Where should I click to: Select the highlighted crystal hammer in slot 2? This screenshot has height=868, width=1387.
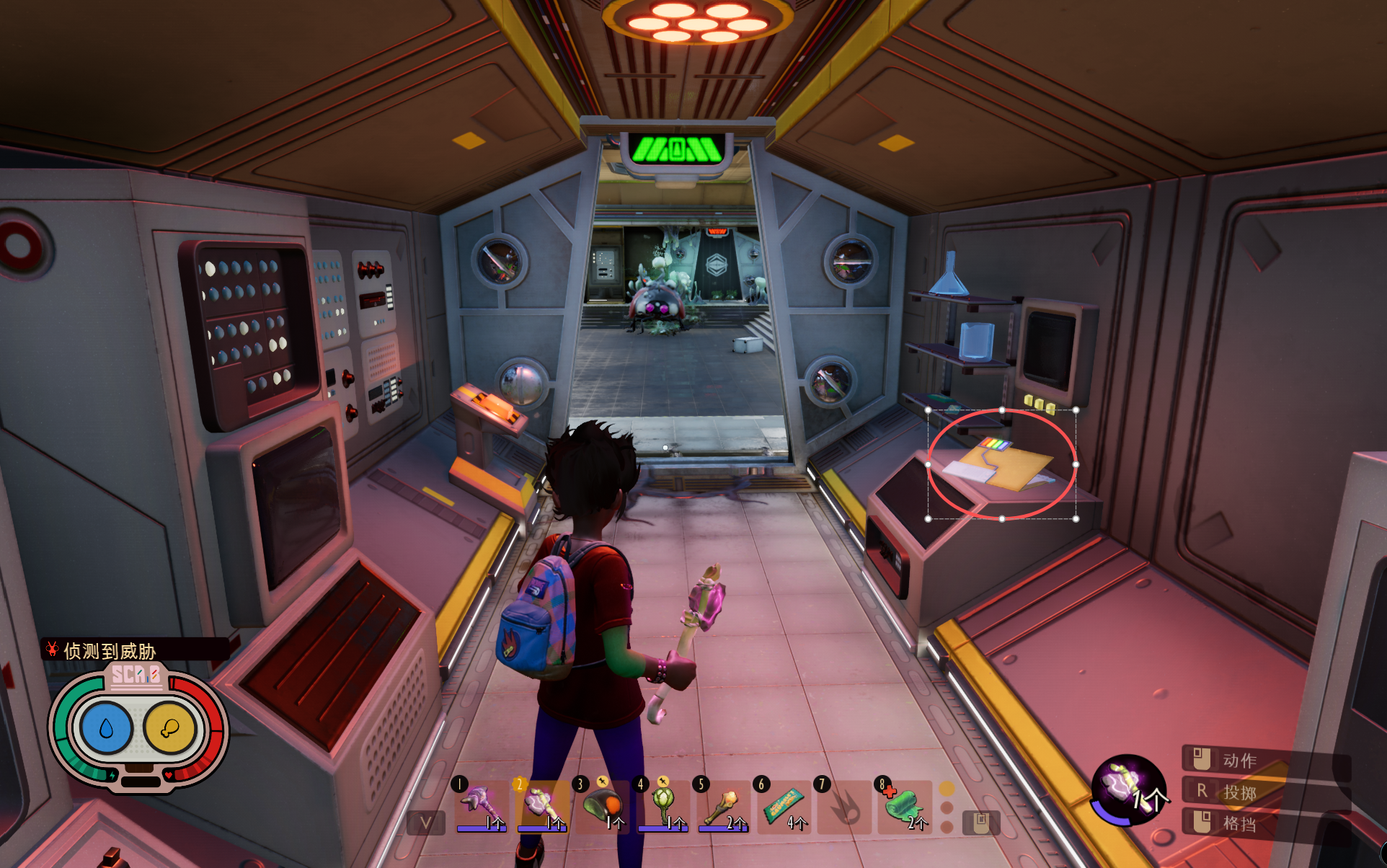click(542, 806)
